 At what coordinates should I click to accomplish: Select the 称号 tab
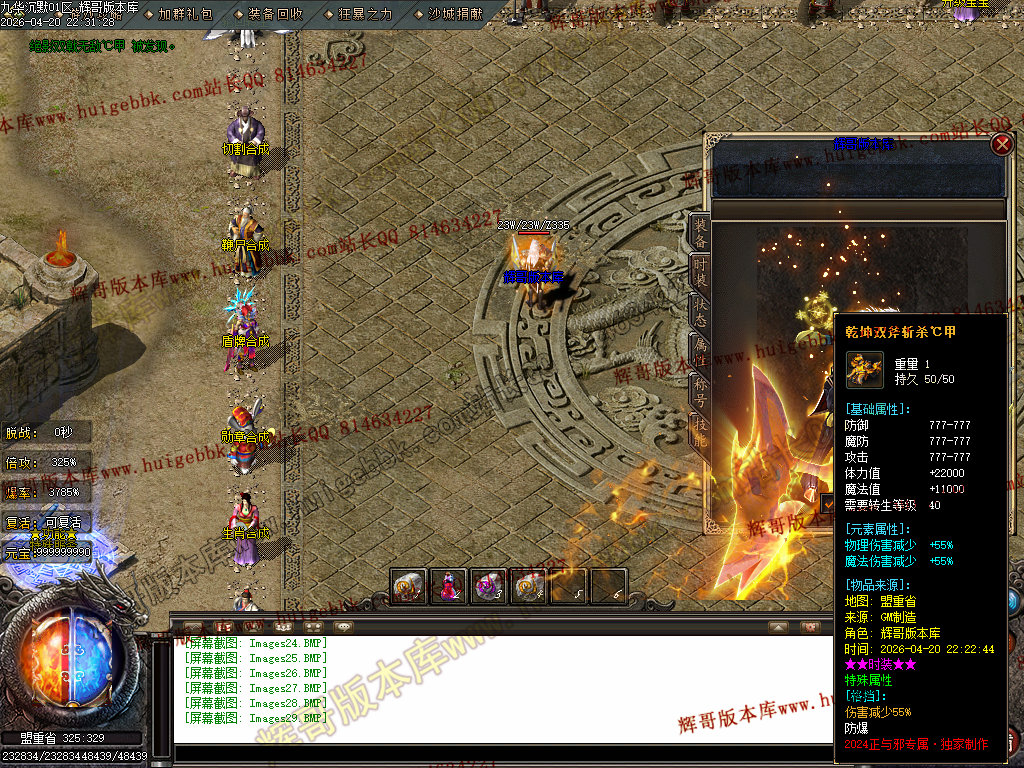click(x=701, y=388)
